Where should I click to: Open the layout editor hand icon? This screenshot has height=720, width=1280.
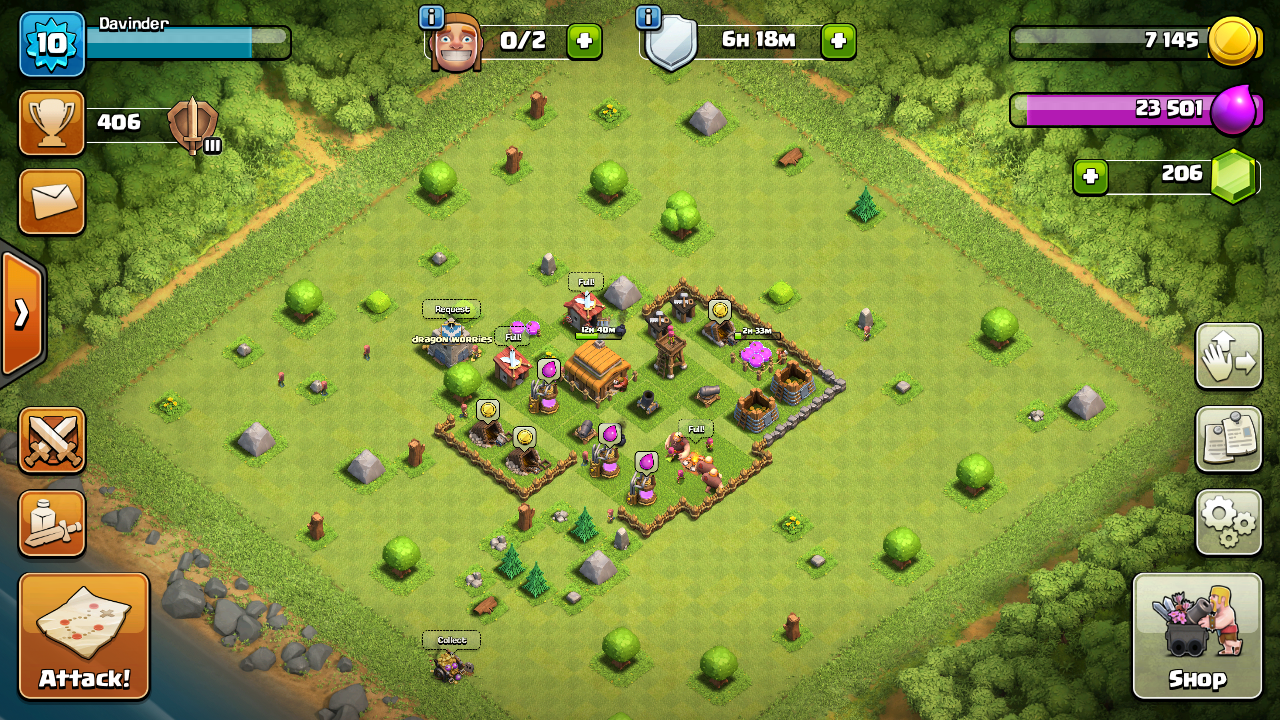click(x=1228, y=356)
